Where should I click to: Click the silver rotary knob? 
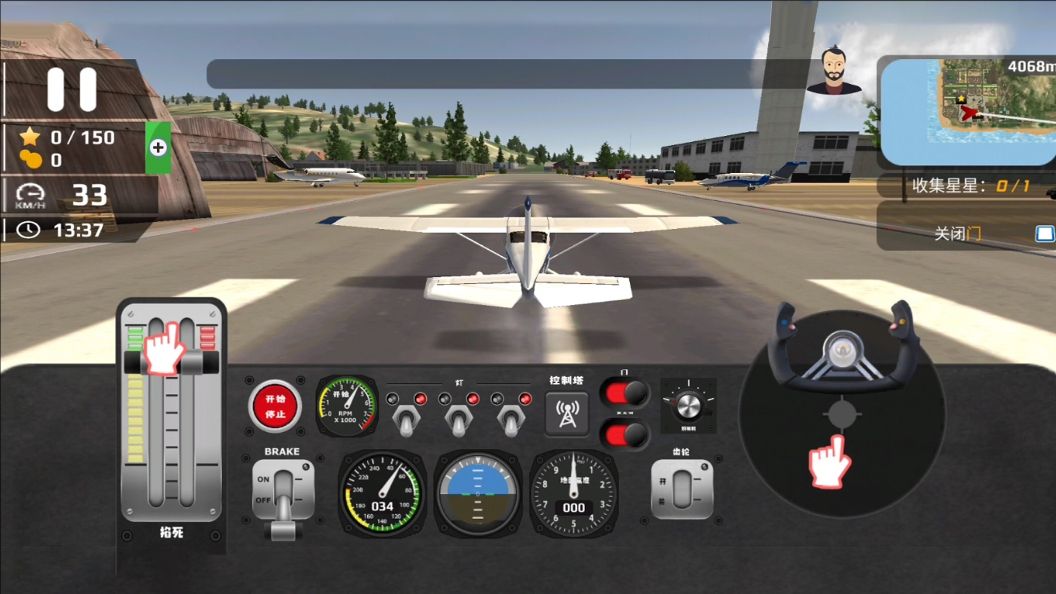click(x=688, y=405)
